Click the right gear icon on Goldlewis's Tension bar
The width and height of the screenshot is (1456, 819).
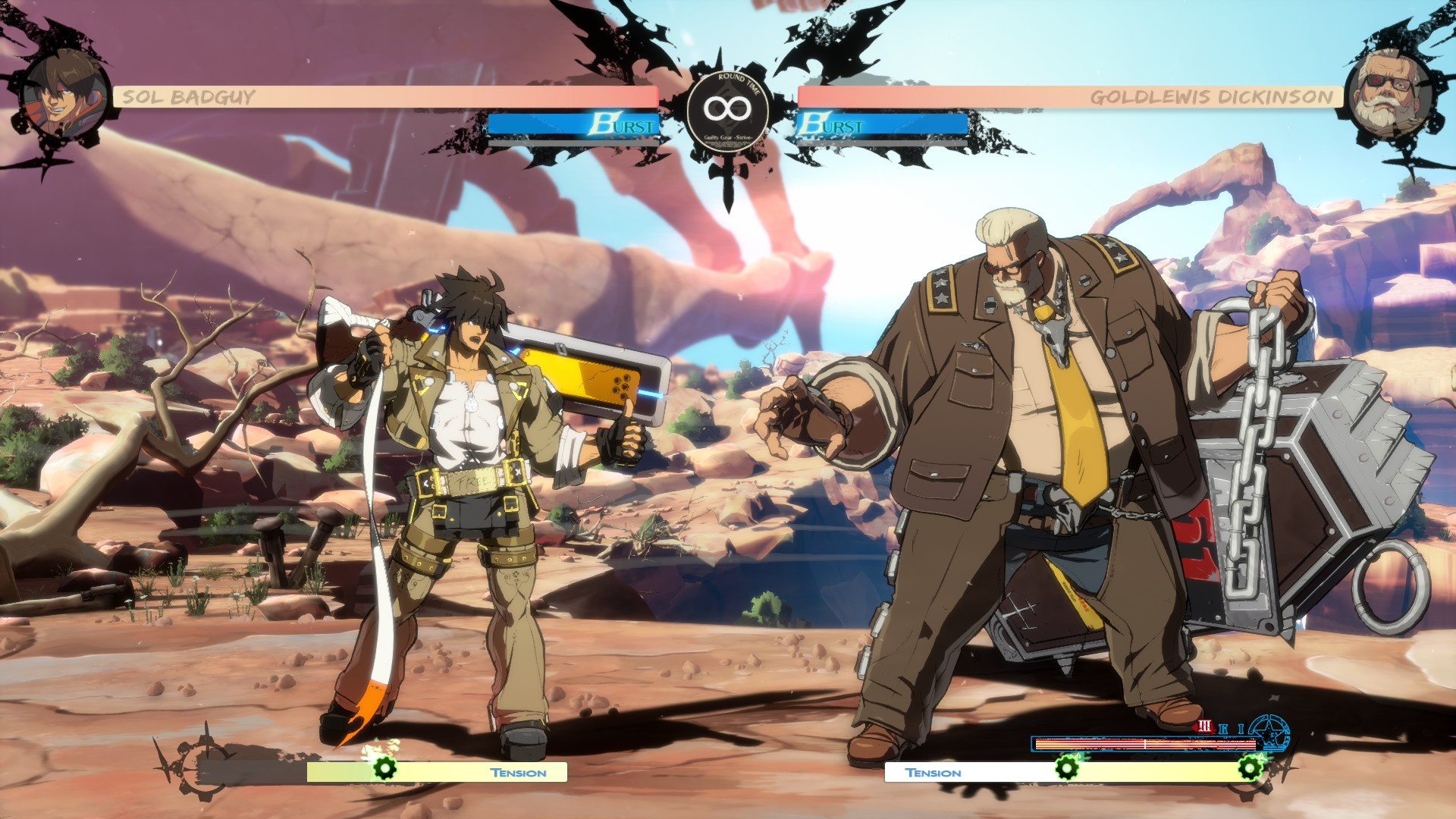point(1250,769)
